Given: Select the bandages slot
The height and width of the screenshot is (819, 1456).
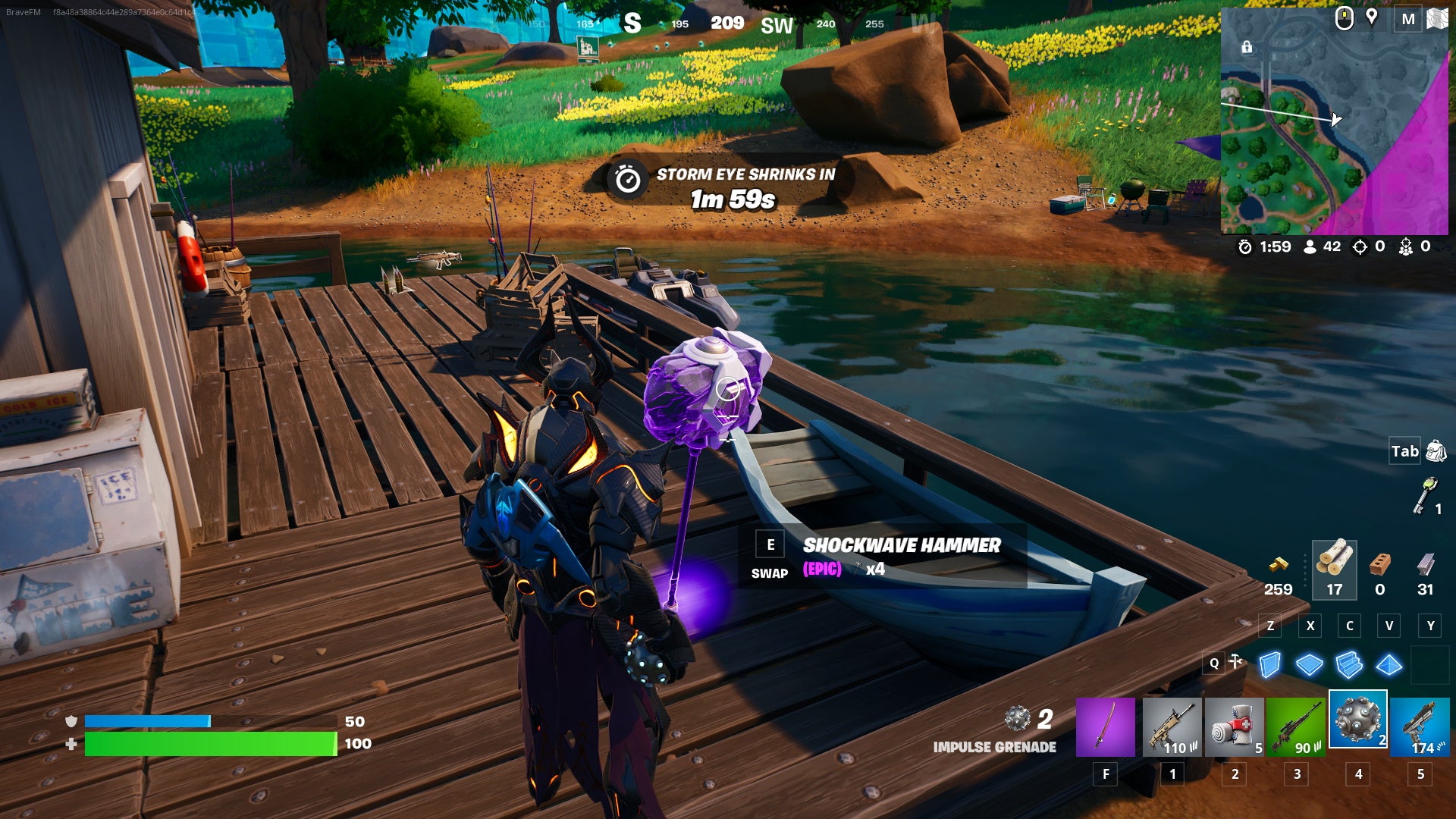Looking at the screenshot, I should [1234, 727].
